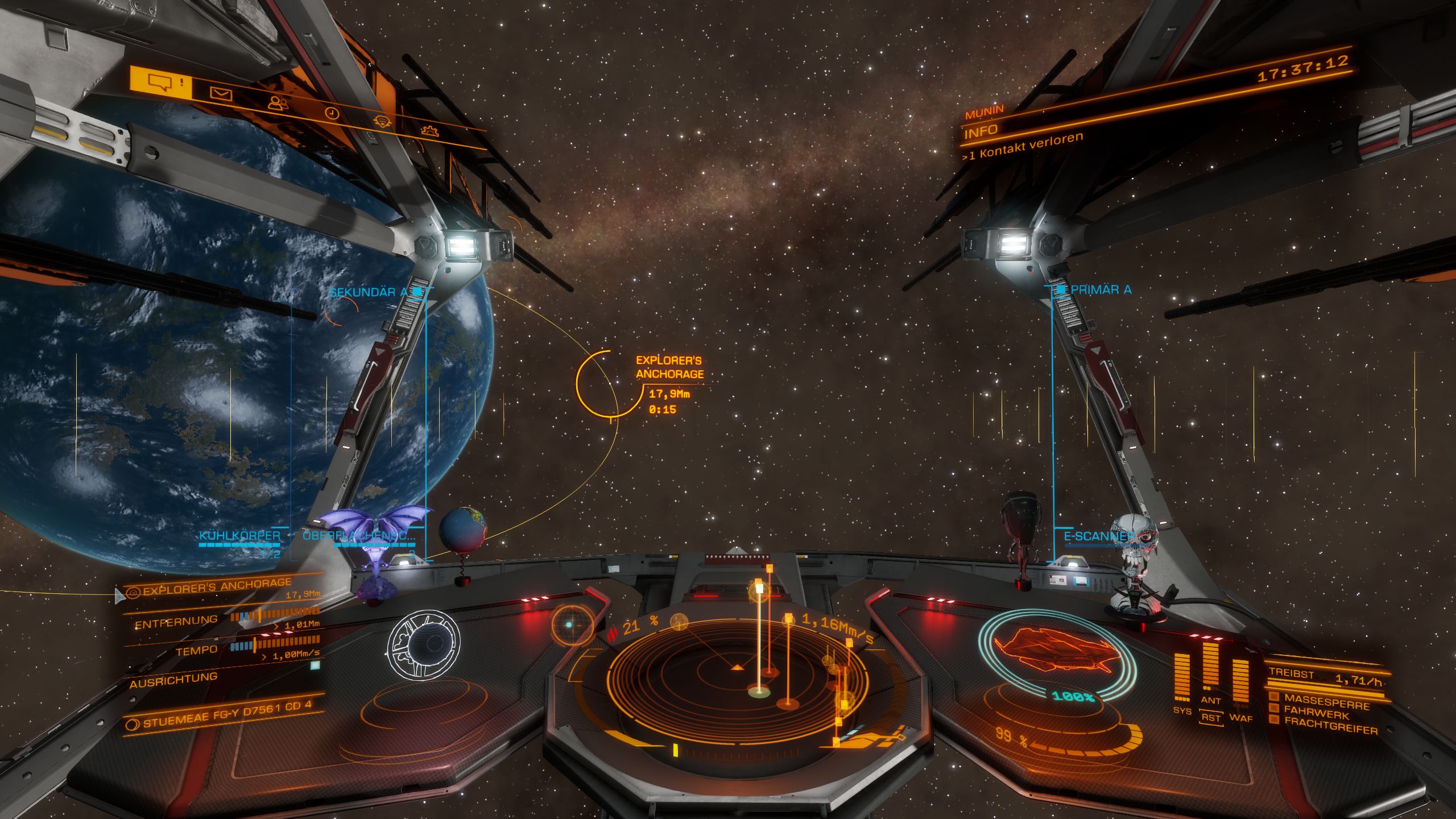The width and height of the screenshot is (1456, 819).
Task: Toggle the Frachtgreifer cargo scoop indicator
Action: tap(1330, 725)
